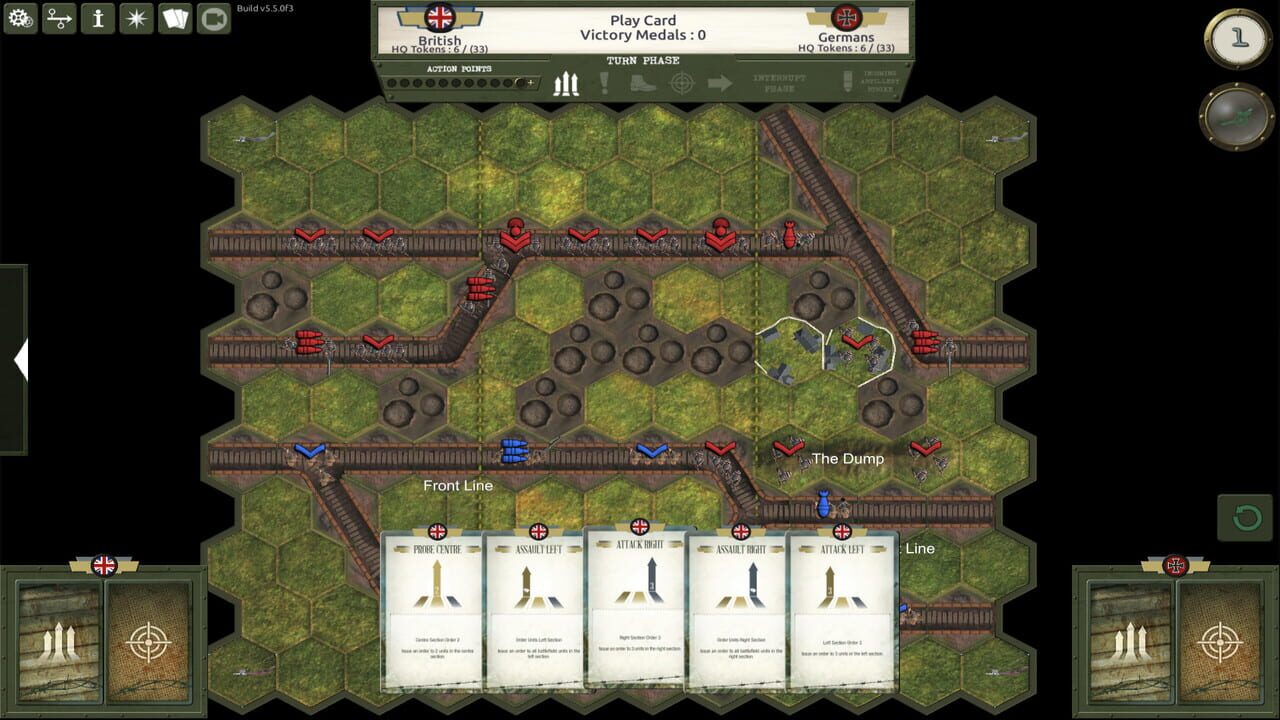Screen dimensions: 1280x720
Task: Click the targeting combat phase icon
Action: (684, 85)
